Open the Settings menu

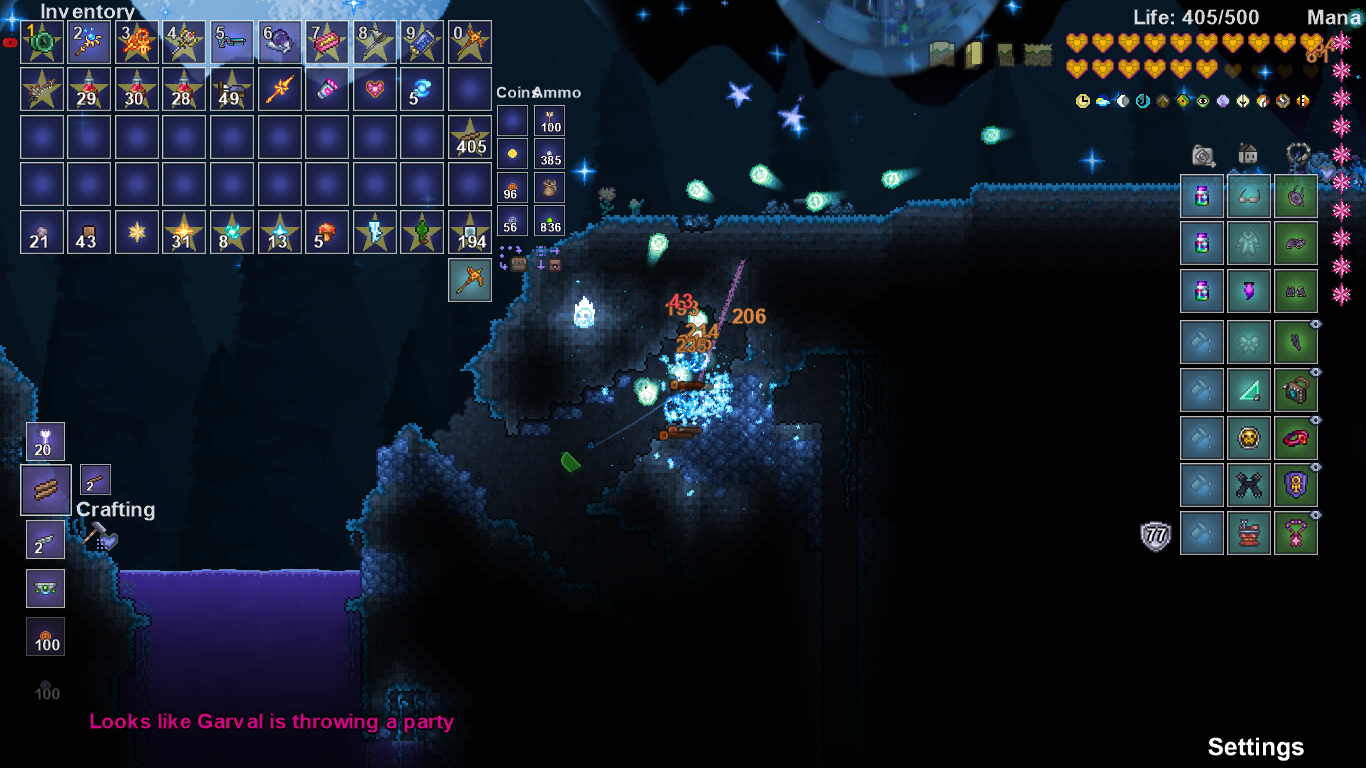coord(1255,747)
